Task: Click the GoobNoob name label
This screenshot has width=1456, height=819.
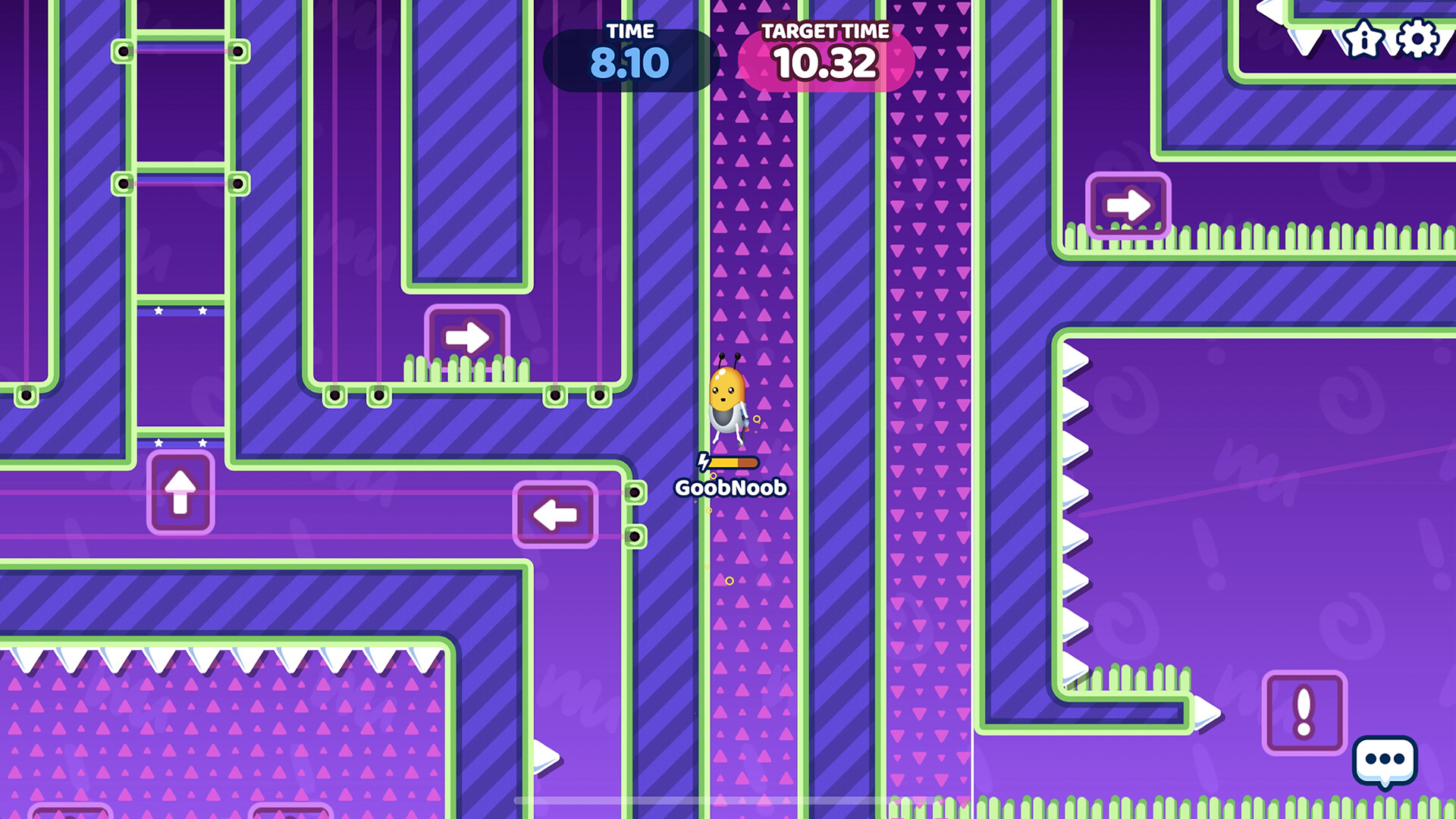Action: tap(730, 488)
